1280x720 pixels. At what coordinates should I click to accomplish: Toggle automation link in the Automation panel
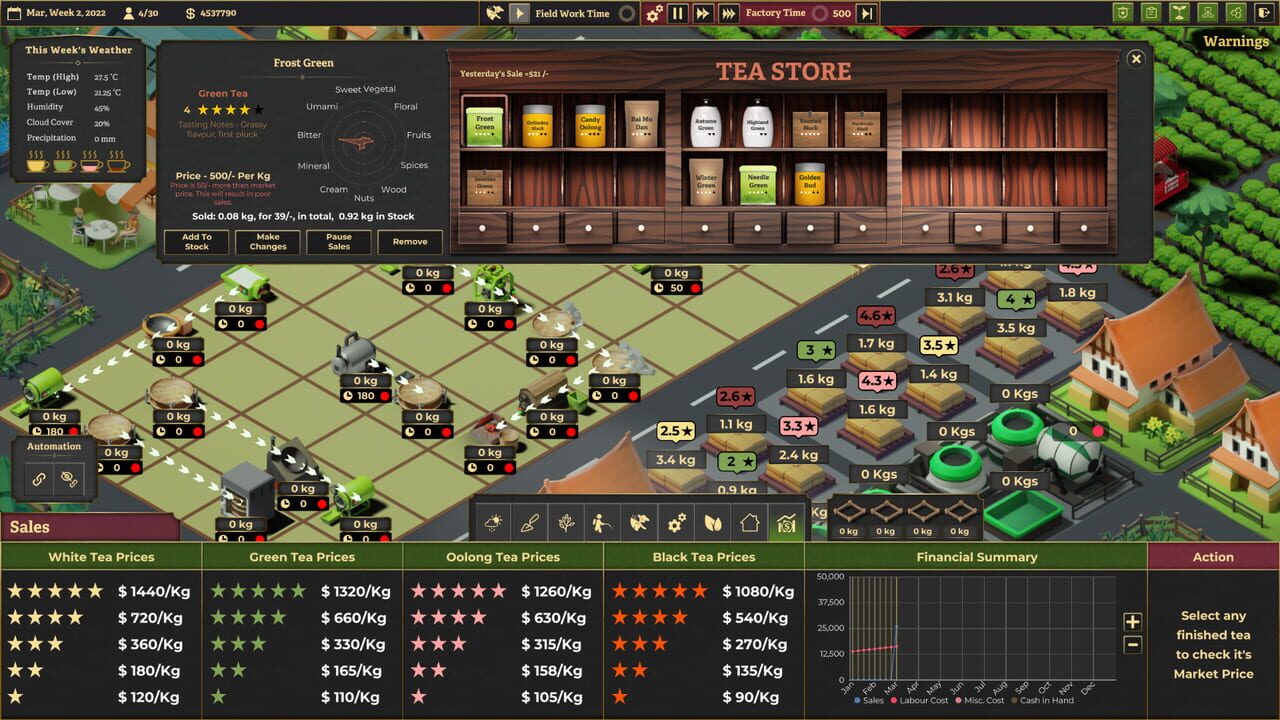point(41,478)
